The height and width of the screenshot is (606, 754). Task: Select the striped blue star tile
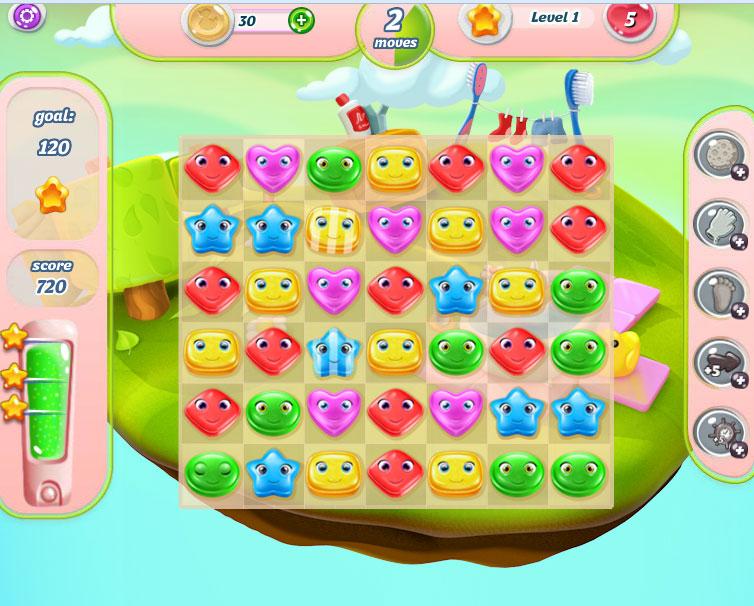coord(331,351)
